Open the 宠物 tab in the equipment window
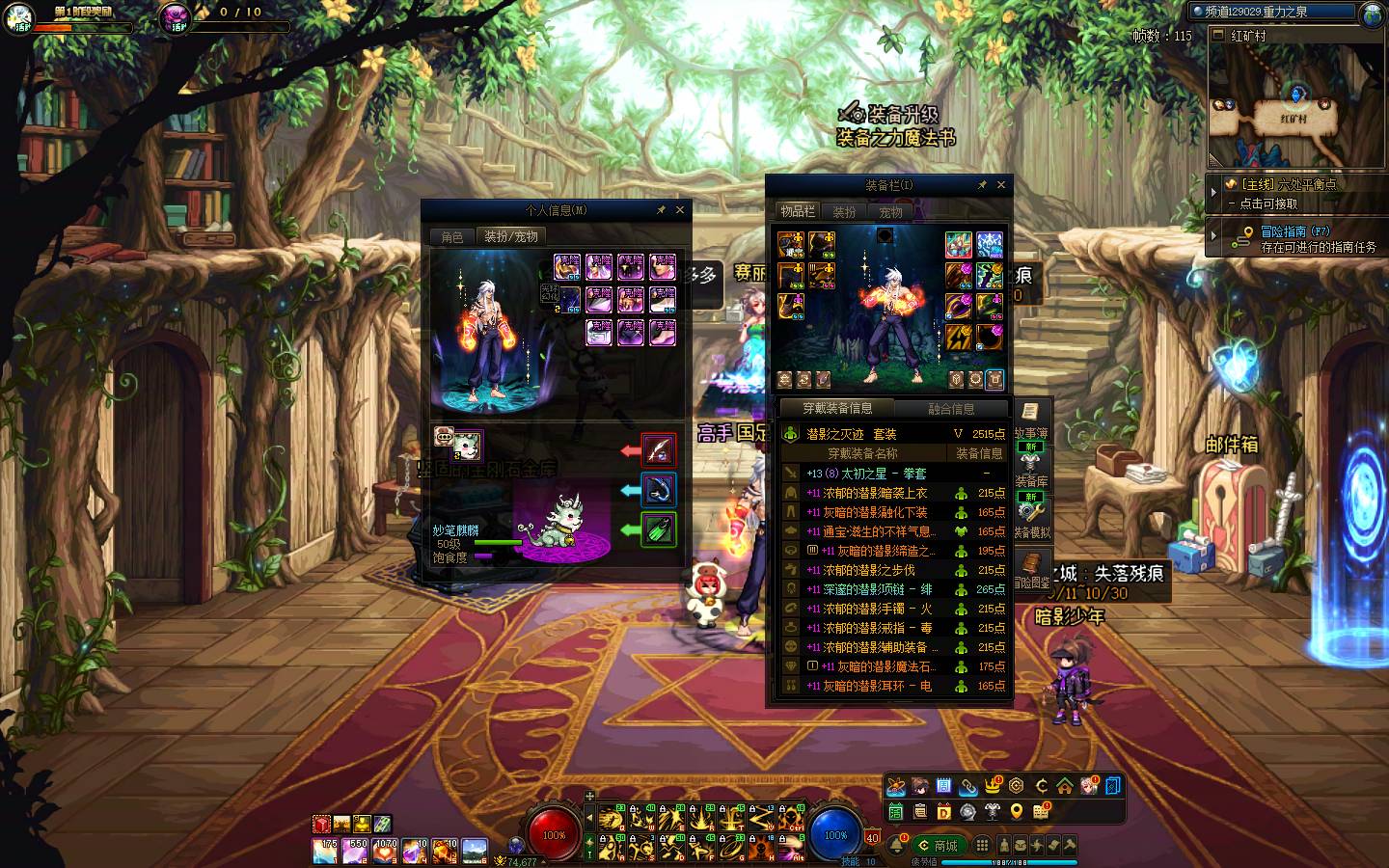Image resolution: width=1389 pixels, height=868 pixels. pyautogui.click(x=890, y=212)
